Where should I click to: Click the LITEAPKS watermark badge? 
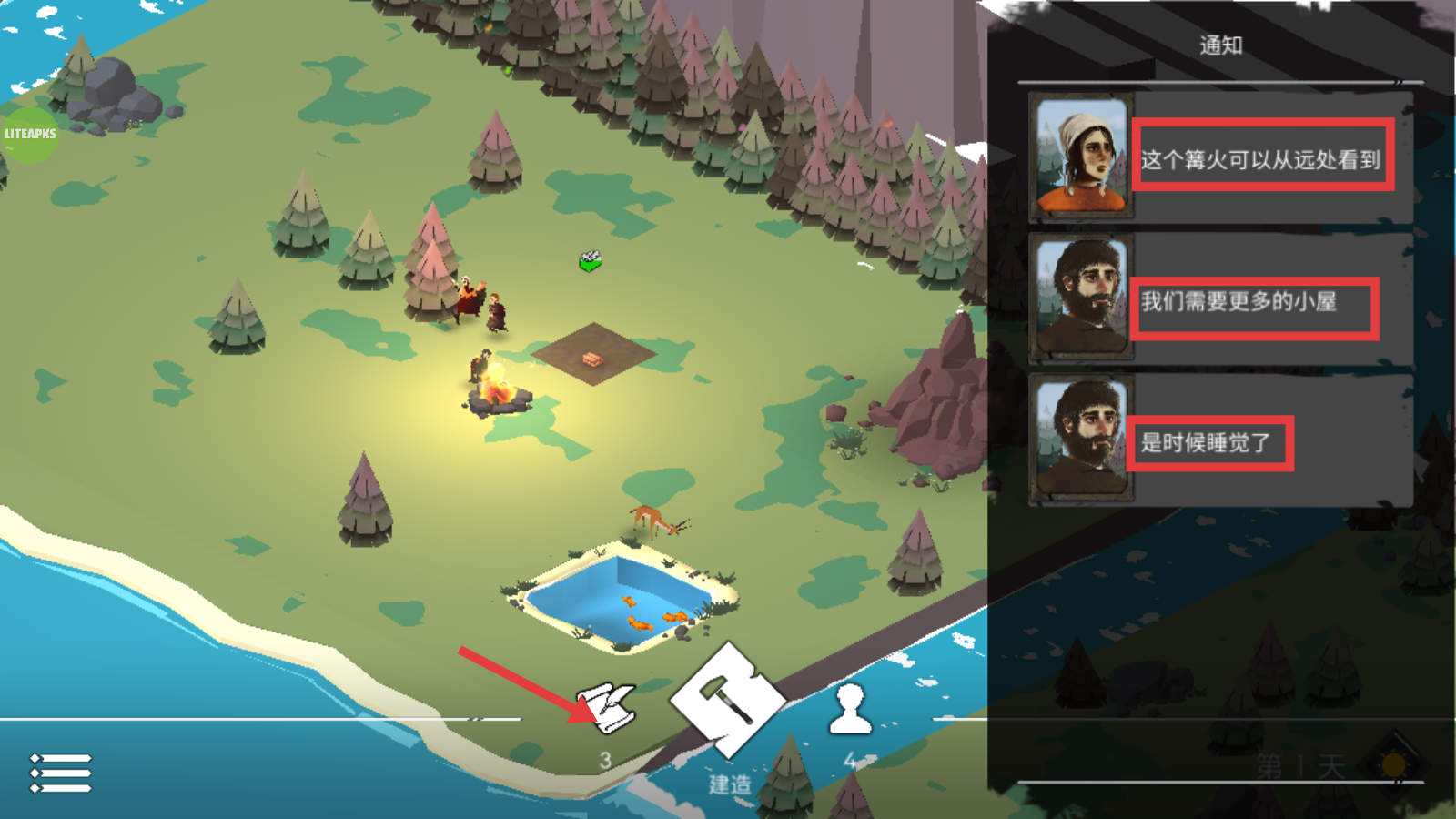pyautogui.click(x=30, y=134)
